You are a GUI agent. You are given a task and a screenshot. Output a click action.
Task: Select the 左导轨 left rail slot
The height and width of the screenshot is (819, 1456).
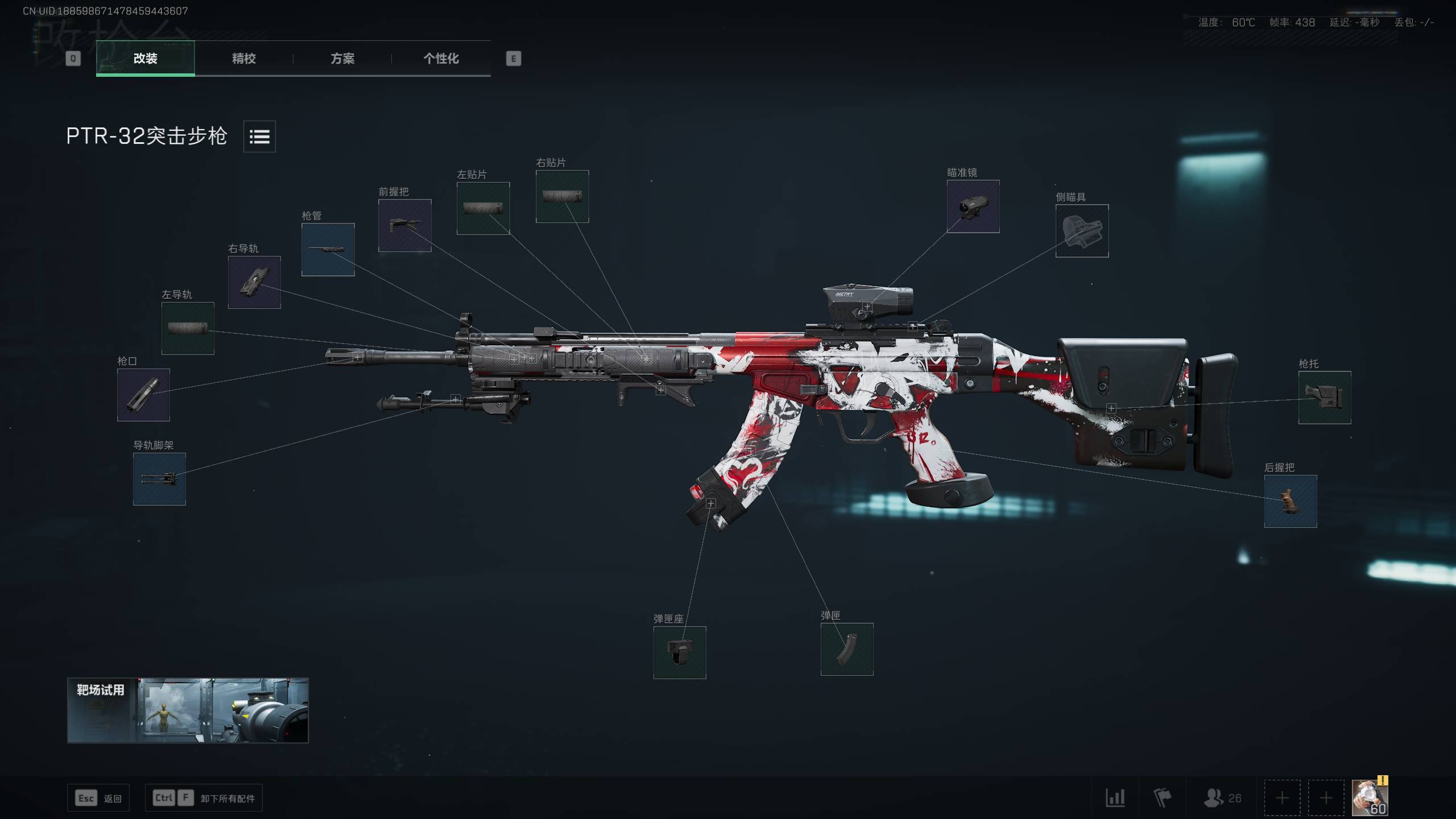click(188, 328)
